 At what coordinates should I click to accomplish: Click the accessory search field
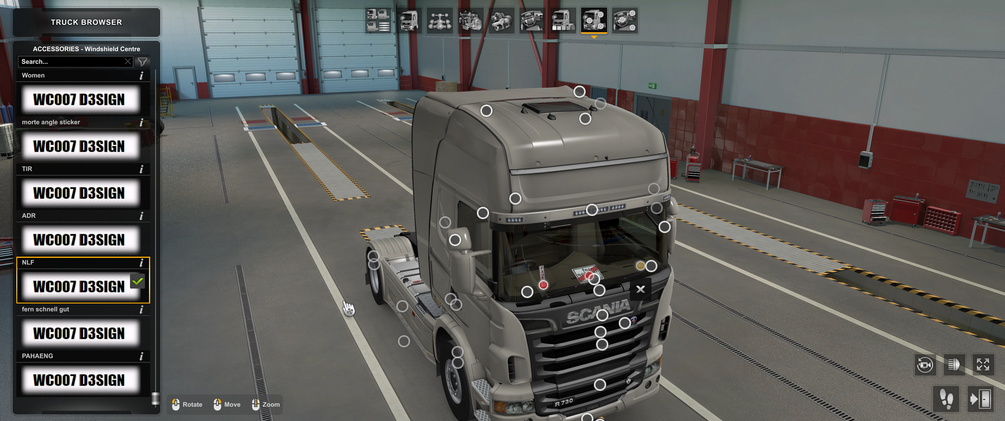[x=74, y=62]
